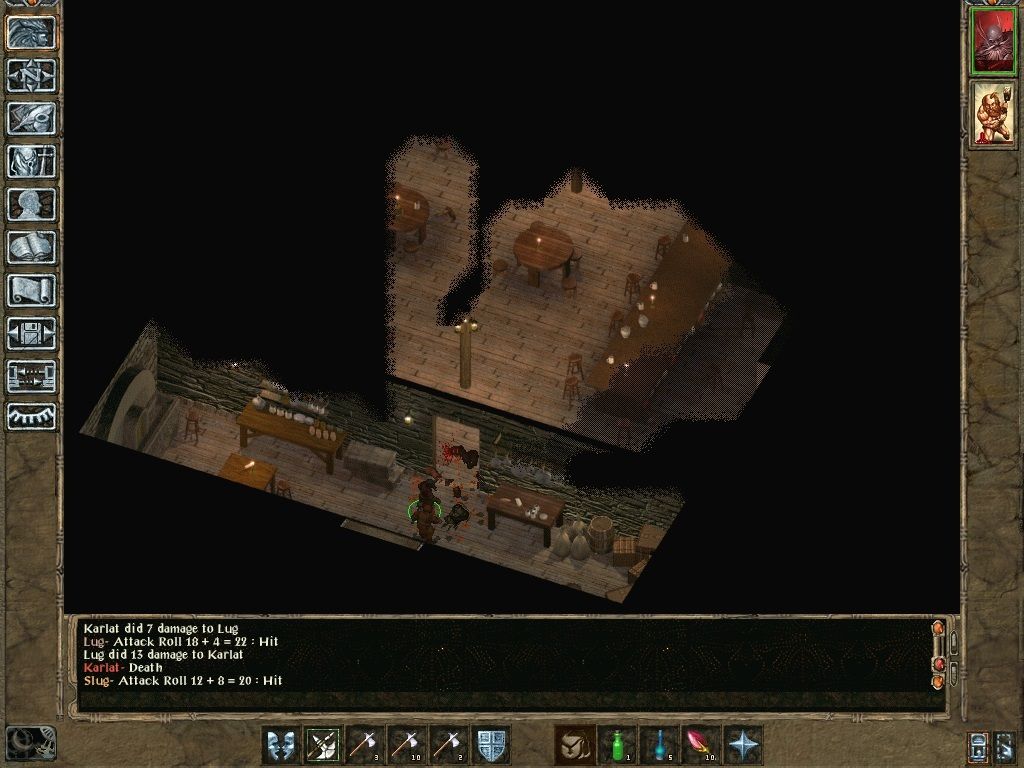Select the silhouette head character button

click(31, 204)
